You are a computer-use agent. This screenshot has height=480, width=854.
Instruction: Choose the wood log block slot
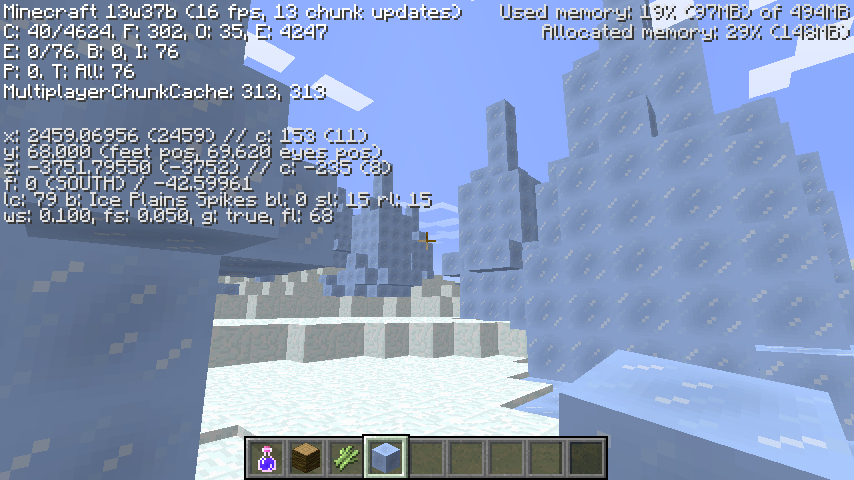306,459
